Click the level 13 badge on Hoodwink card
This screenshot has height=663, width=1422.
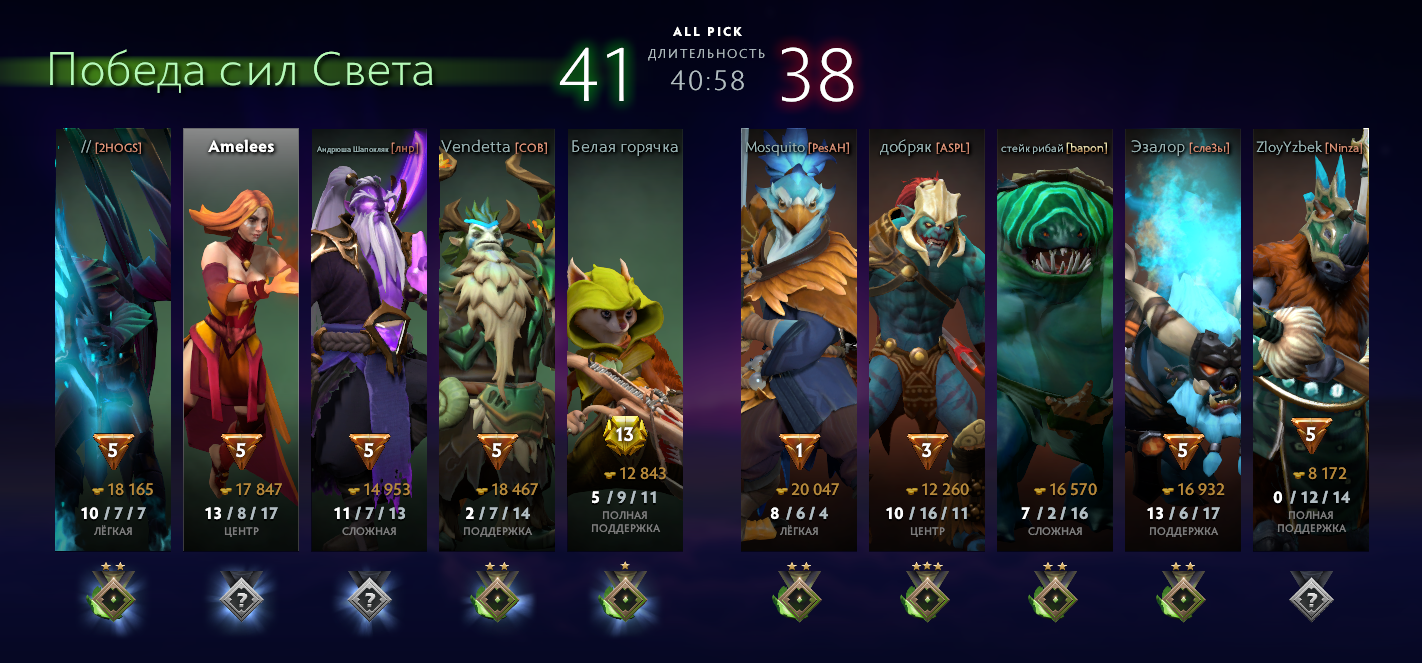tap(625, 435)
